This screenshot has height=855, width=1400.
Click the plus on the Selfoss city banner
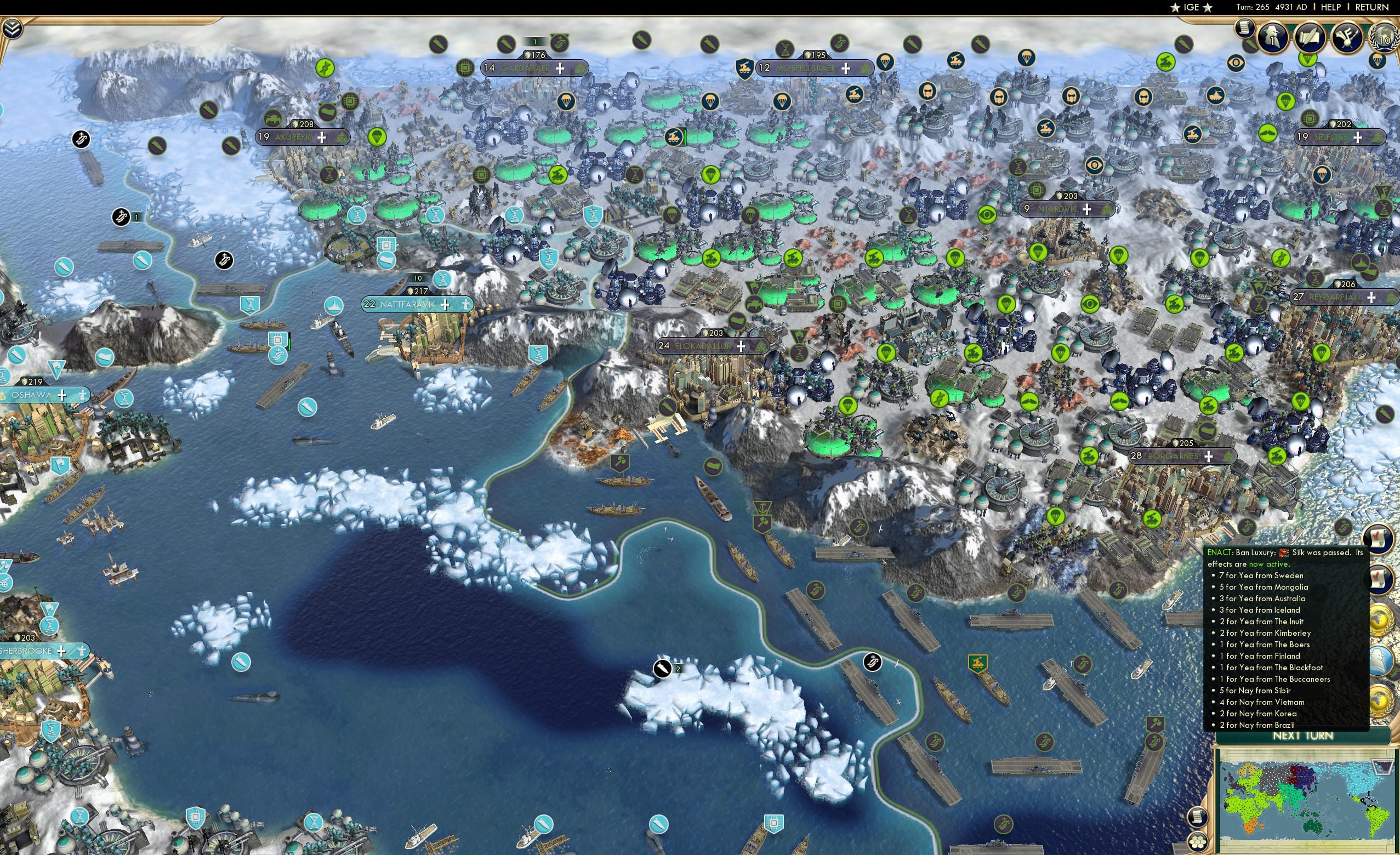pos(1357,137)
